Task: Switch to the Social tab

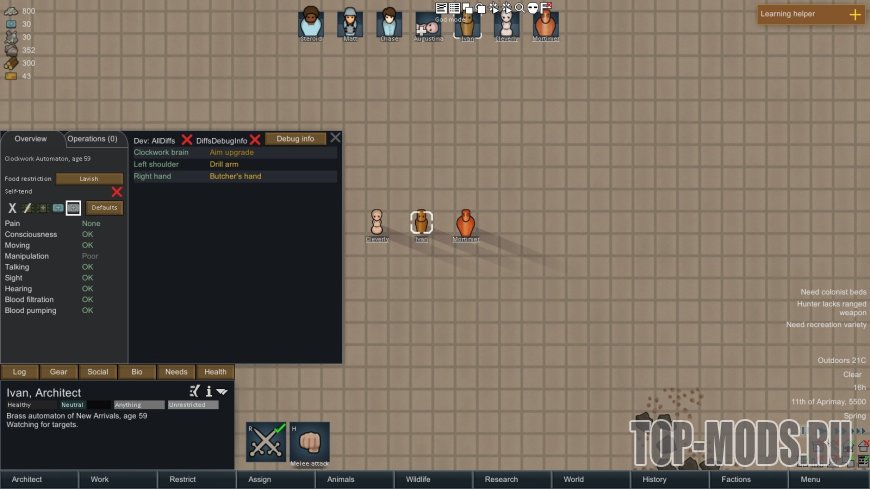Action: [x=98, y=372]
